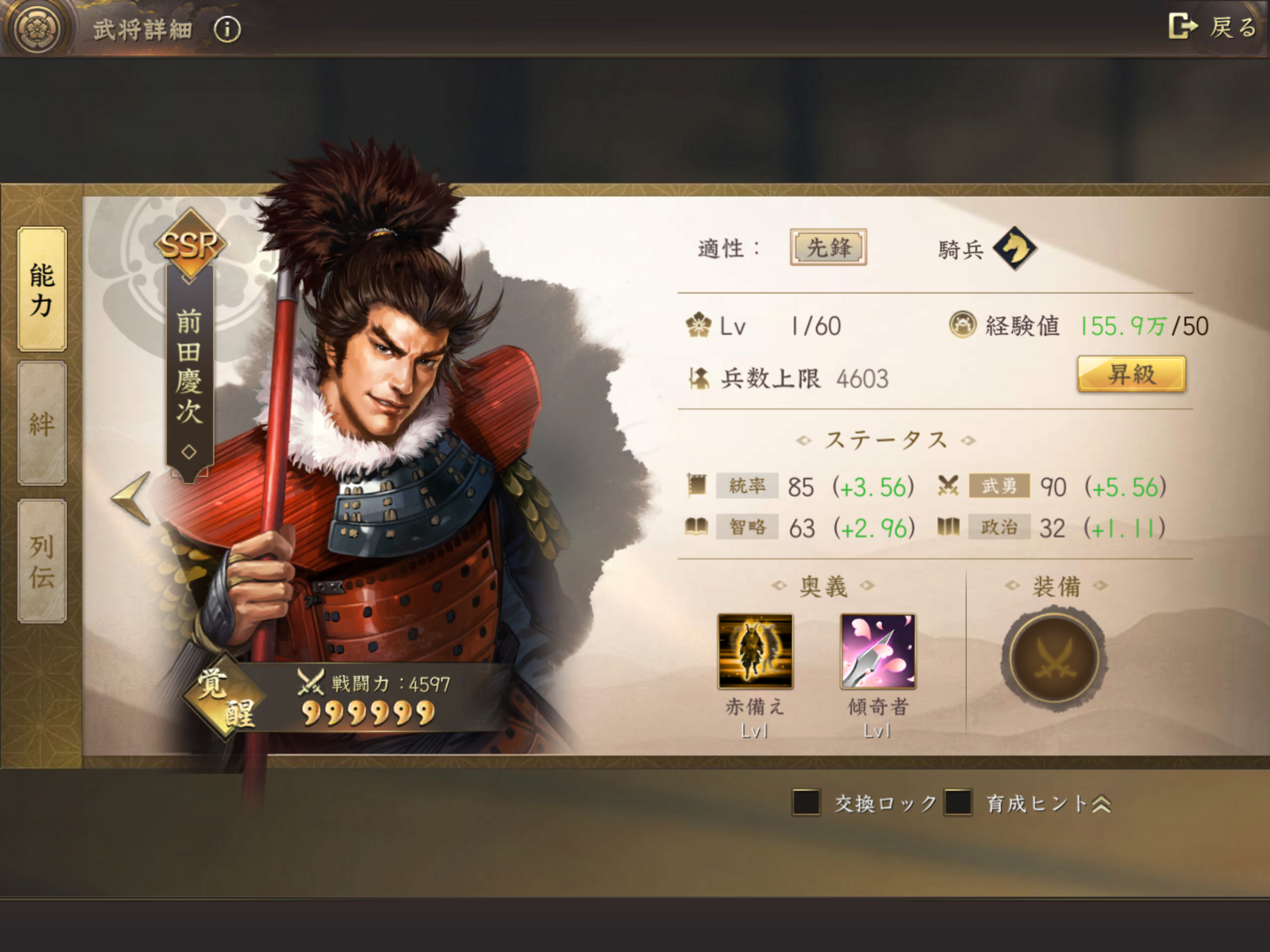Go to previous general with left arrow
Screen dimensions: 1270x952
(x=132, y=498)
